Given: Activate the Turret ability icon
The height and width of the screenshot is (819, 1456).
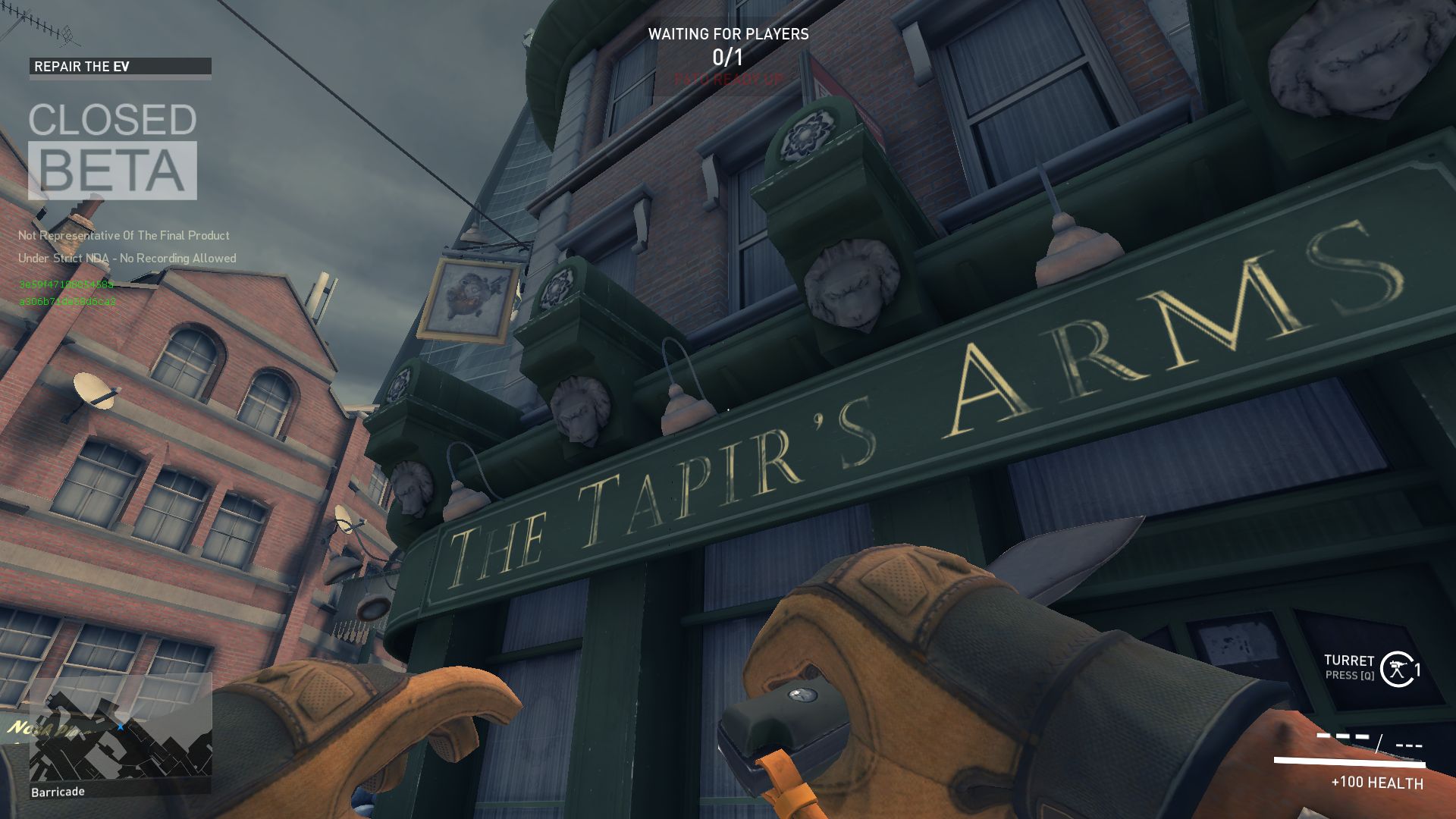Looking at the screenshot, I should [1396, 669].
